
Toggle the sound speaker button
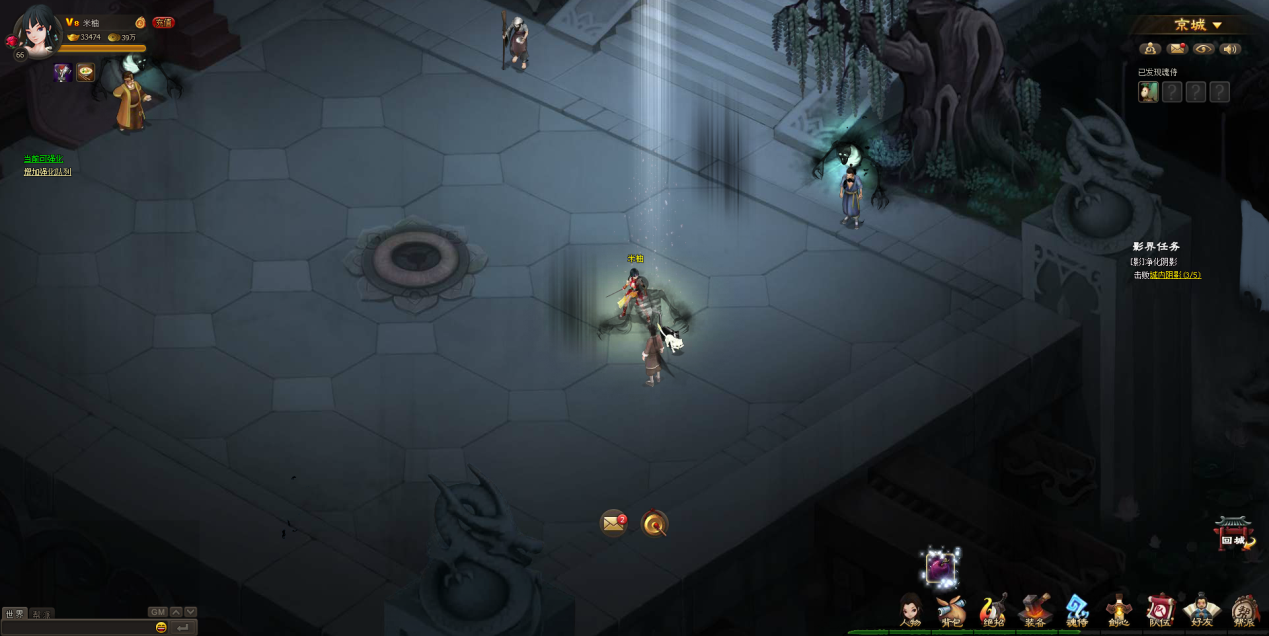click(1231, 49)
